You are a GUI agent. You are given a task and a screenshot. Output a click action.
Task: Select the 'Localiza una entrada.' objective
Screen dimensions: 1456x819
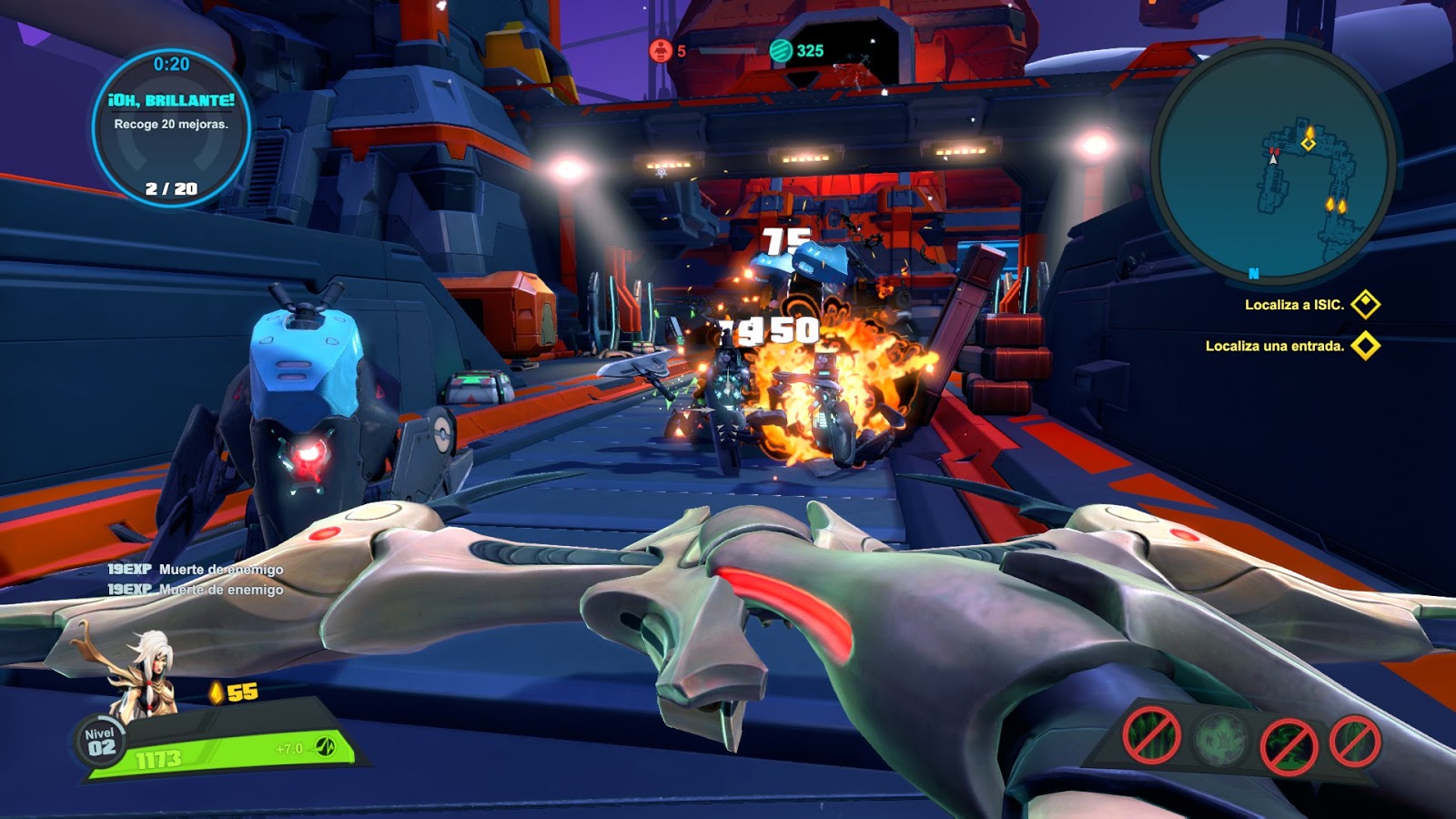[1275, 346]
